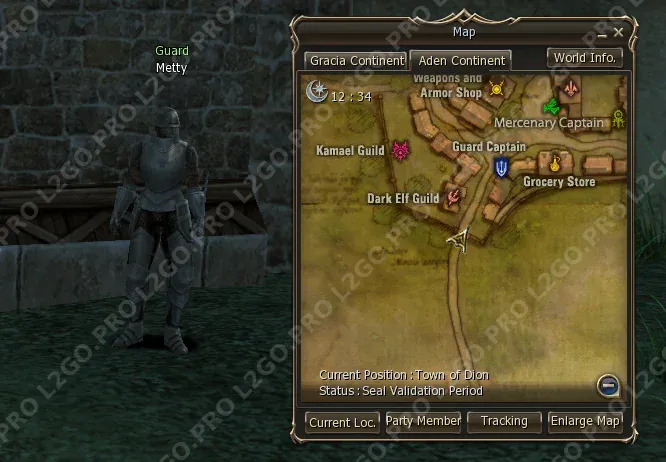Click the Weapons and Armor Shop marker
The height and width of the screenshot is (462, 666).
[x=497, y=92]
